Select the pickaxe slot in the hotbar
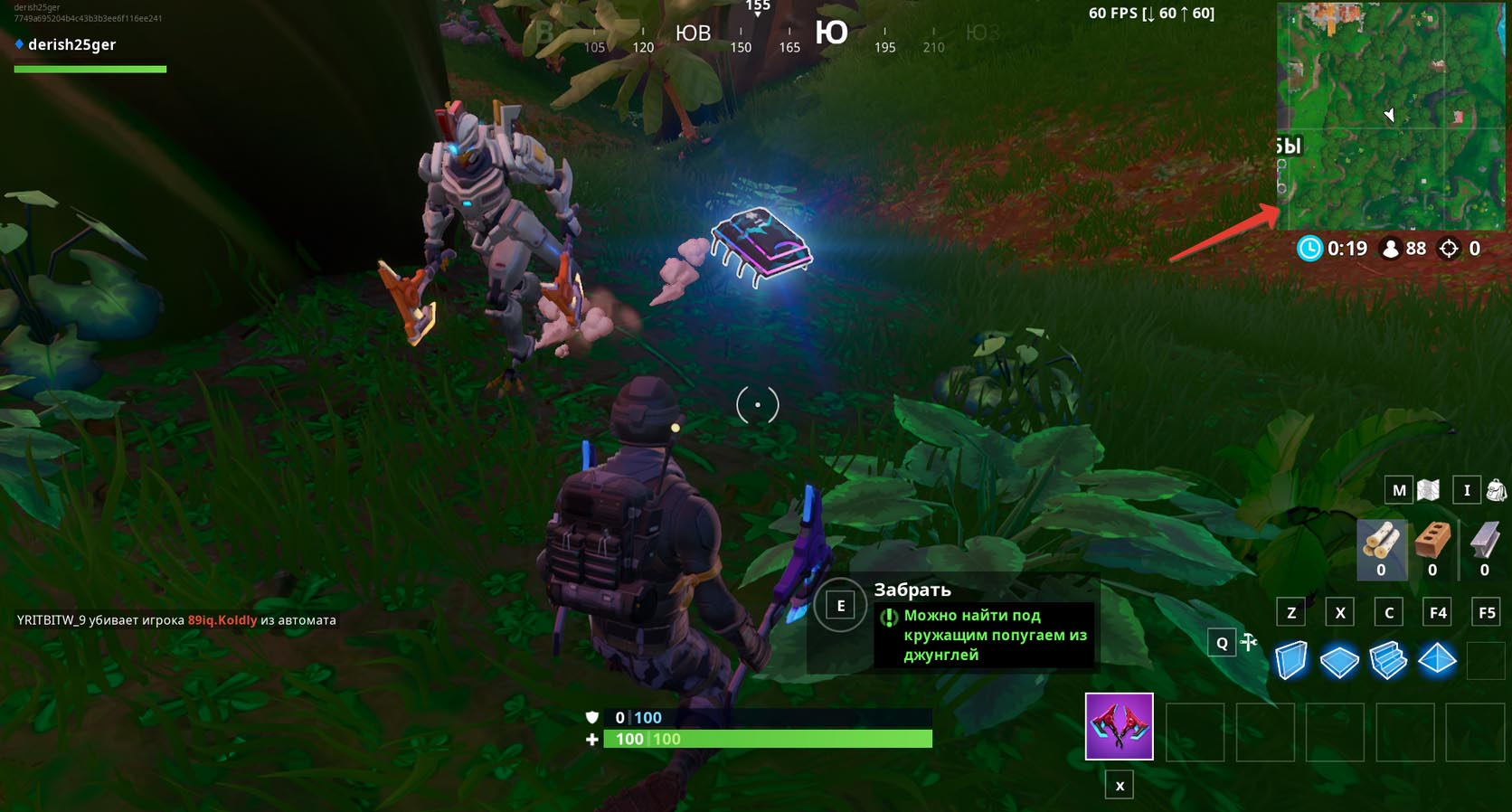The height and width of the screenshot is (812, 1512). click(x=1119, y=726)
